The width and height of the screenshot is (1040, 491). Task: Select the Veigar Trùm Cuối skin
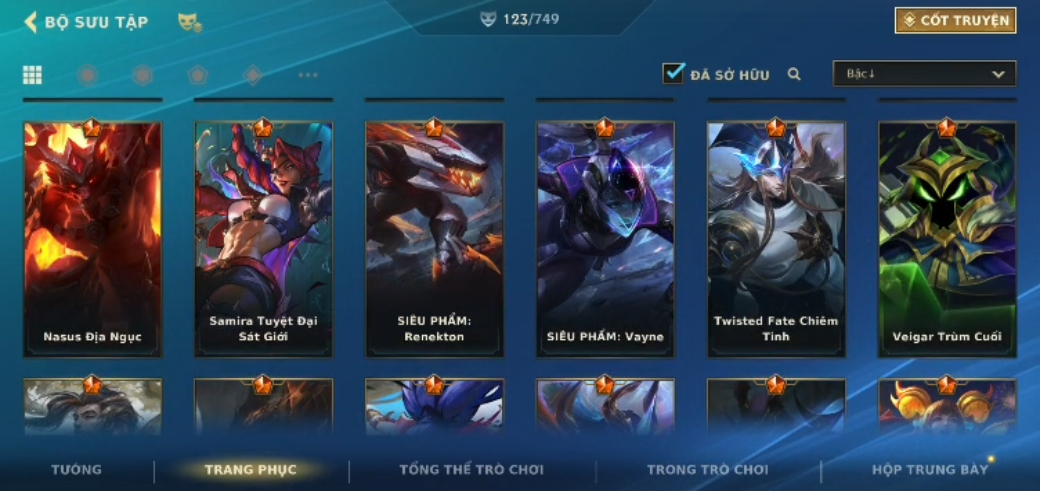947,239
